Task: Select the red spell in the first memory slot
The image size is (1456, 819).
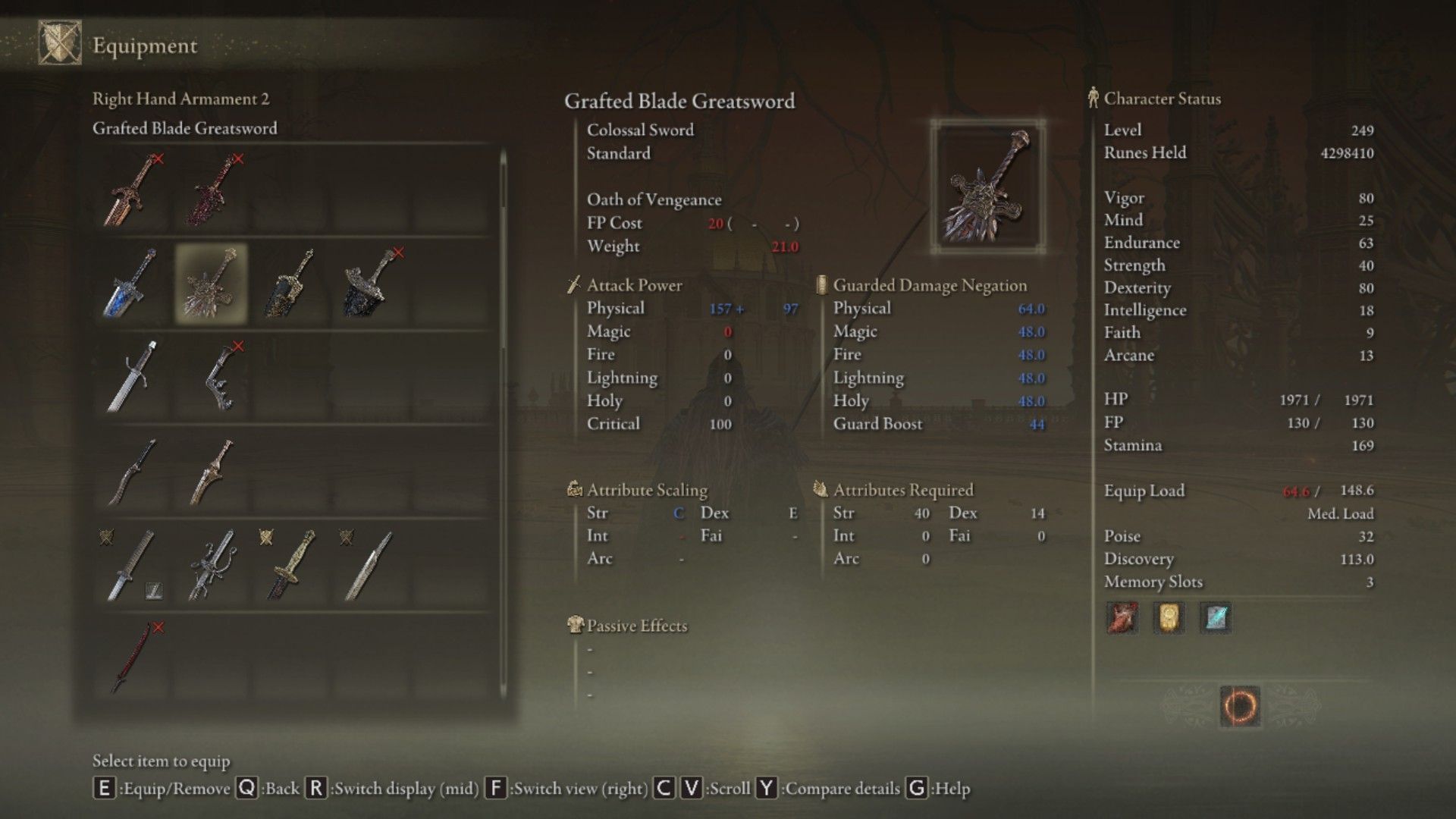Action: click(1122, 618)
